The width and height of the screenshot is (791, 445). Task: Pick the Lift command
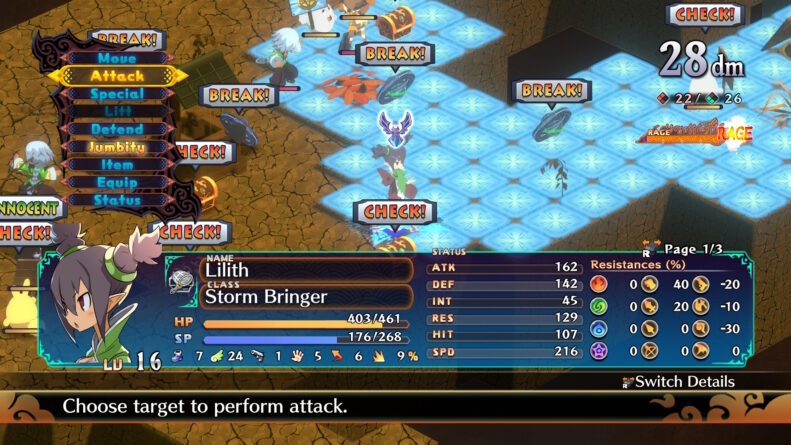117,112
